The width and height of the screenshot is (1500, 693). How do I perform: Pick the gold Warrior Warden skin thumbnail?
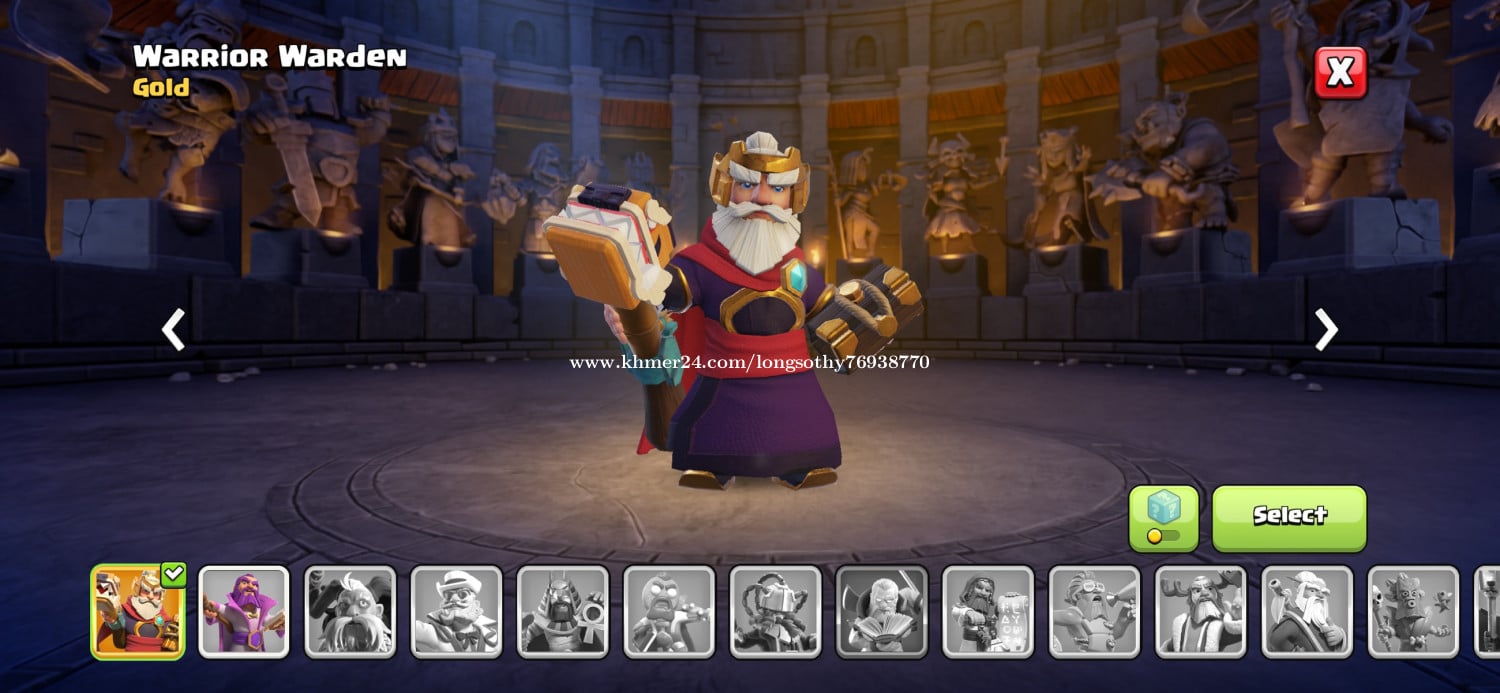tap(138, 612)
